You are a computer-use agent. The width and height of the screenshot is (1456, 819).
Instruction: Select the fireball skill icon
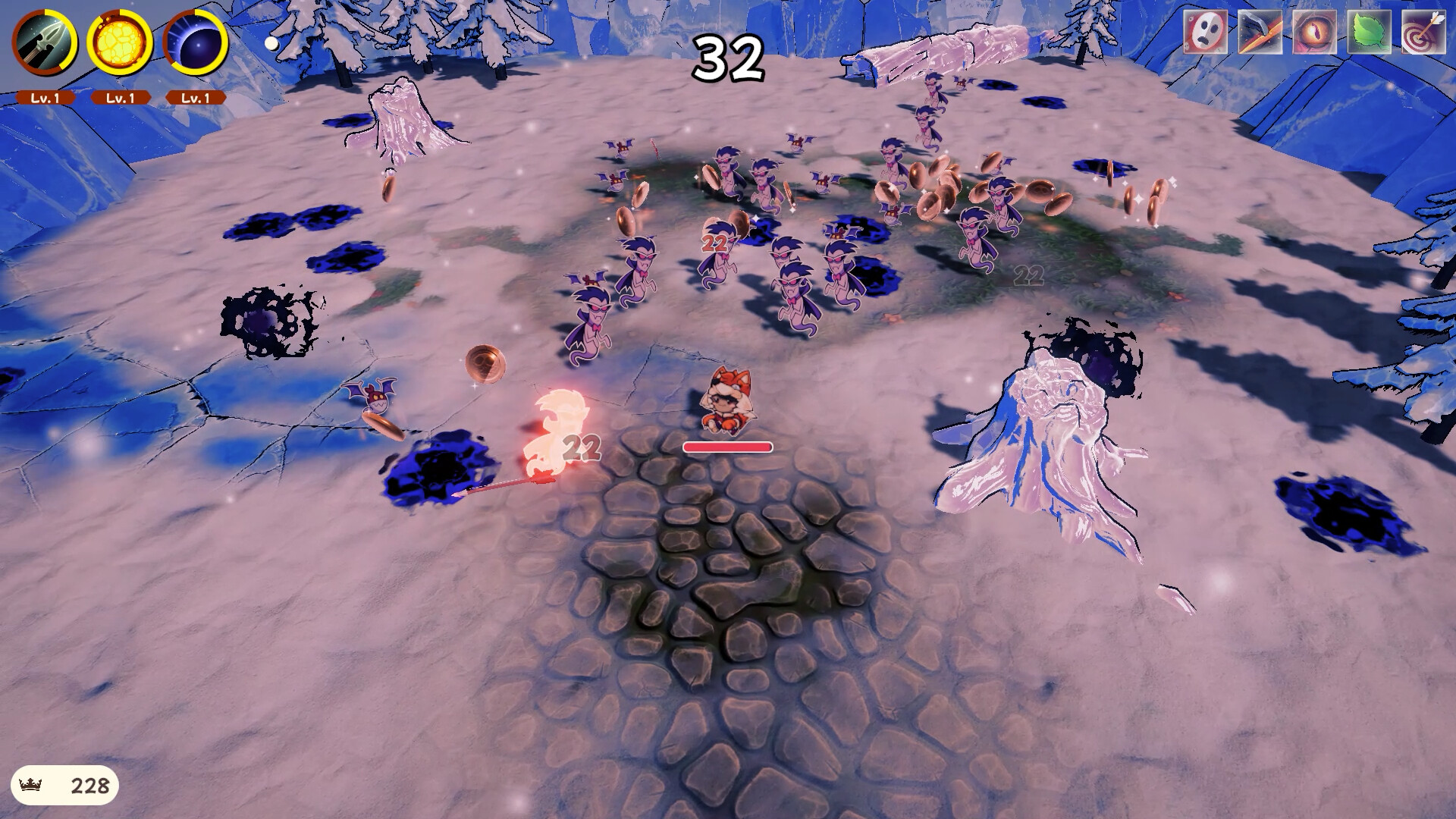118,44
